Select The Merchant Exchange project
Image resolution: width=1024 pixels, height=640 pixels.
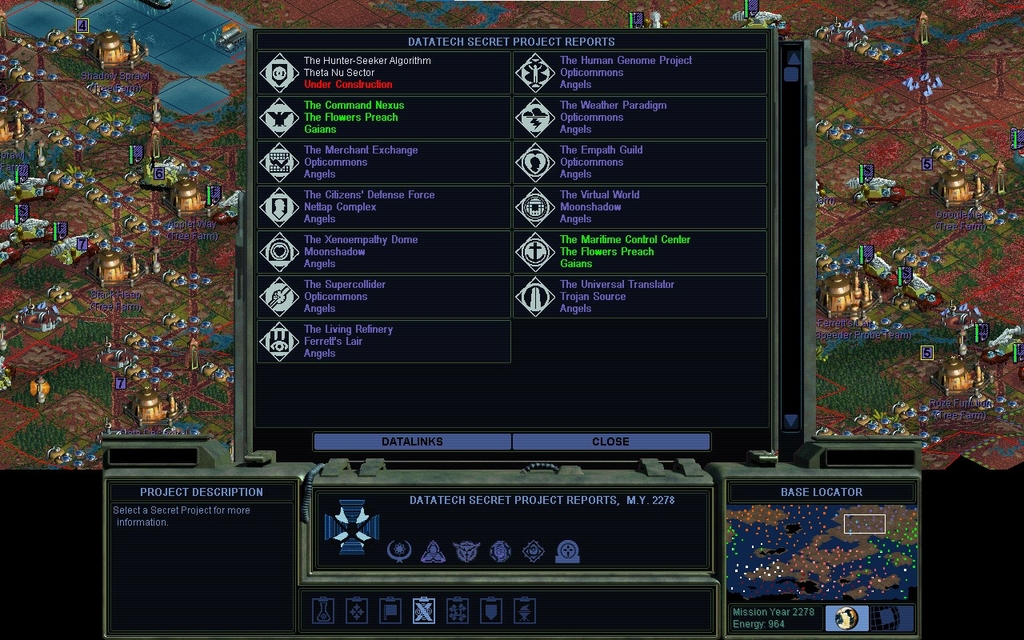click(x=384, y=163)
